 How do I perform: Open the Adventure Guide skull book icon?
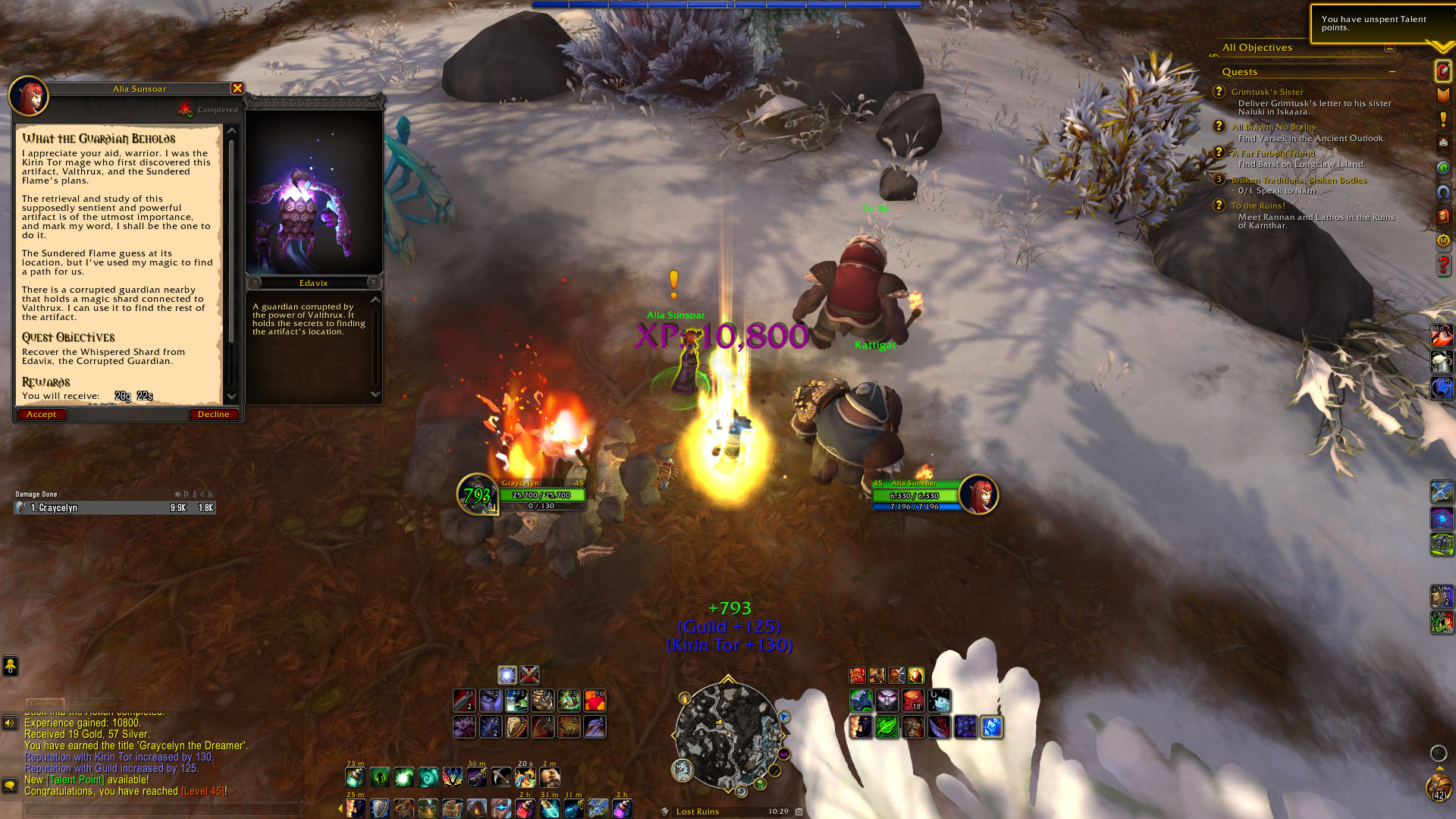1443,217
